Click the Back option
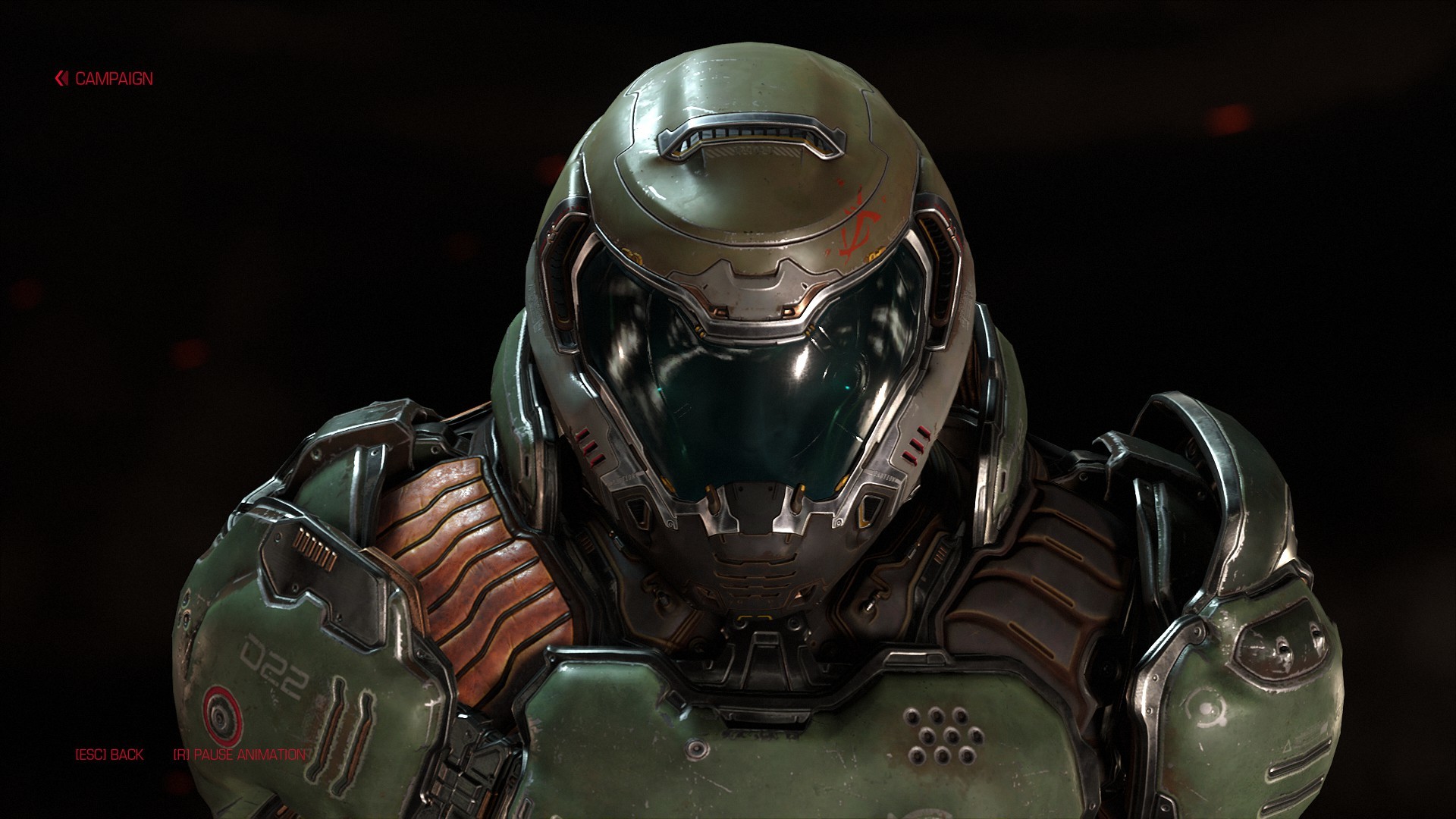The width and height of the screenshot is (1456, 819). pos(109,755)
